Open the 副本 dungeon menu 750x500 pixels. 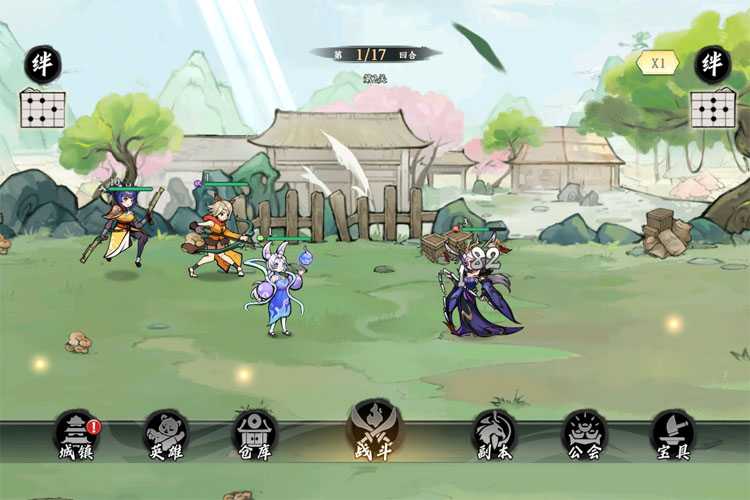pyautogui.click(x=494, y=434)
